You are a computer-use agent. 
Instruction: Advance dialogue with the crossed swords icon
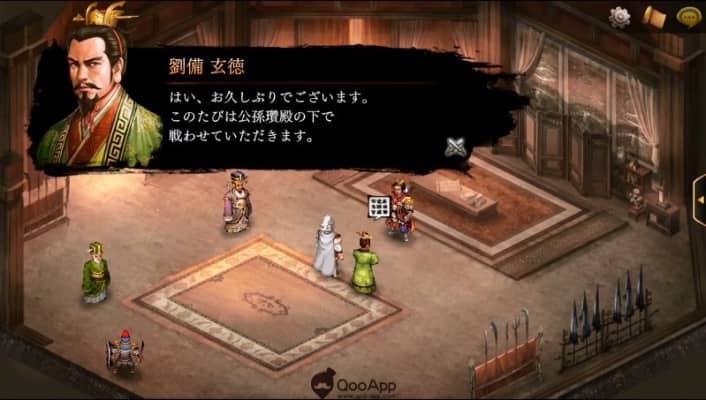[x=456, y=147]
